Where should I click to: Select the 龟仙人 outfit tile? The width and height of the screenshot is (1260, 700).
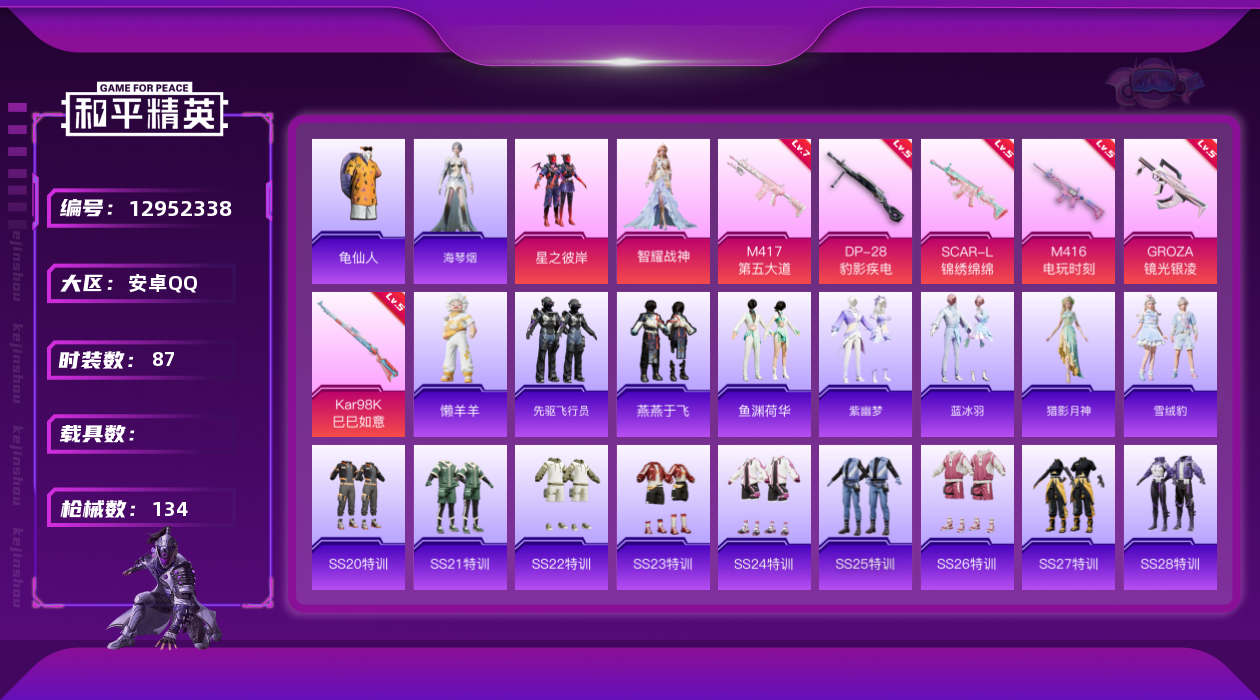tap(358, 211)
